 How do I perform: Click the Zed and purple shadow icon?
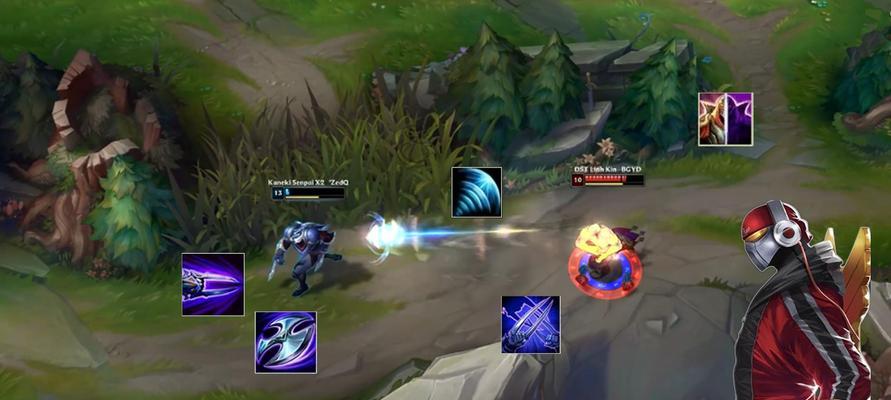[x=725, y=118]
